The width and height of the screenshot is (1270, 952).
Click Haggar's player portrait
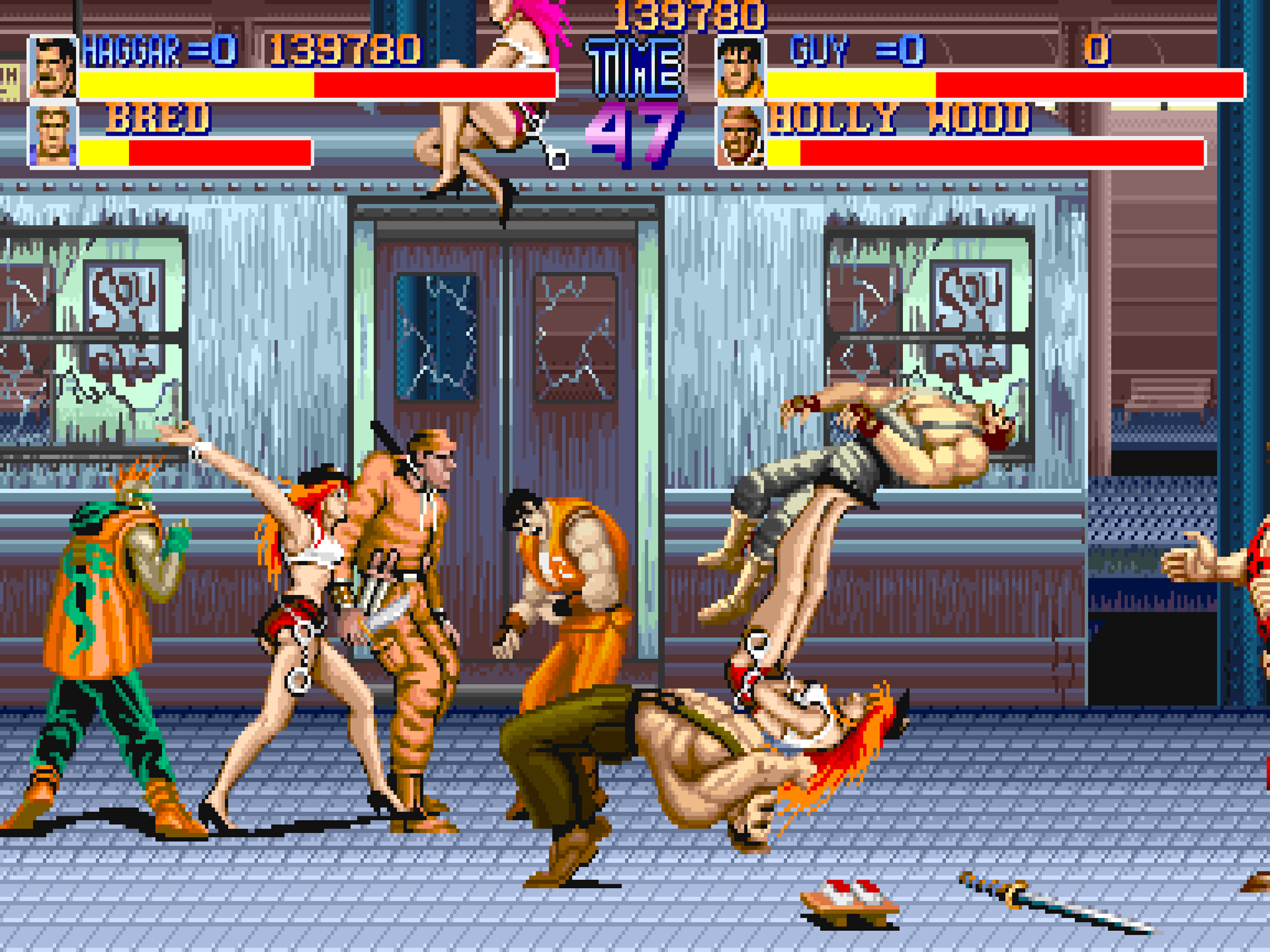pos(53,68)
